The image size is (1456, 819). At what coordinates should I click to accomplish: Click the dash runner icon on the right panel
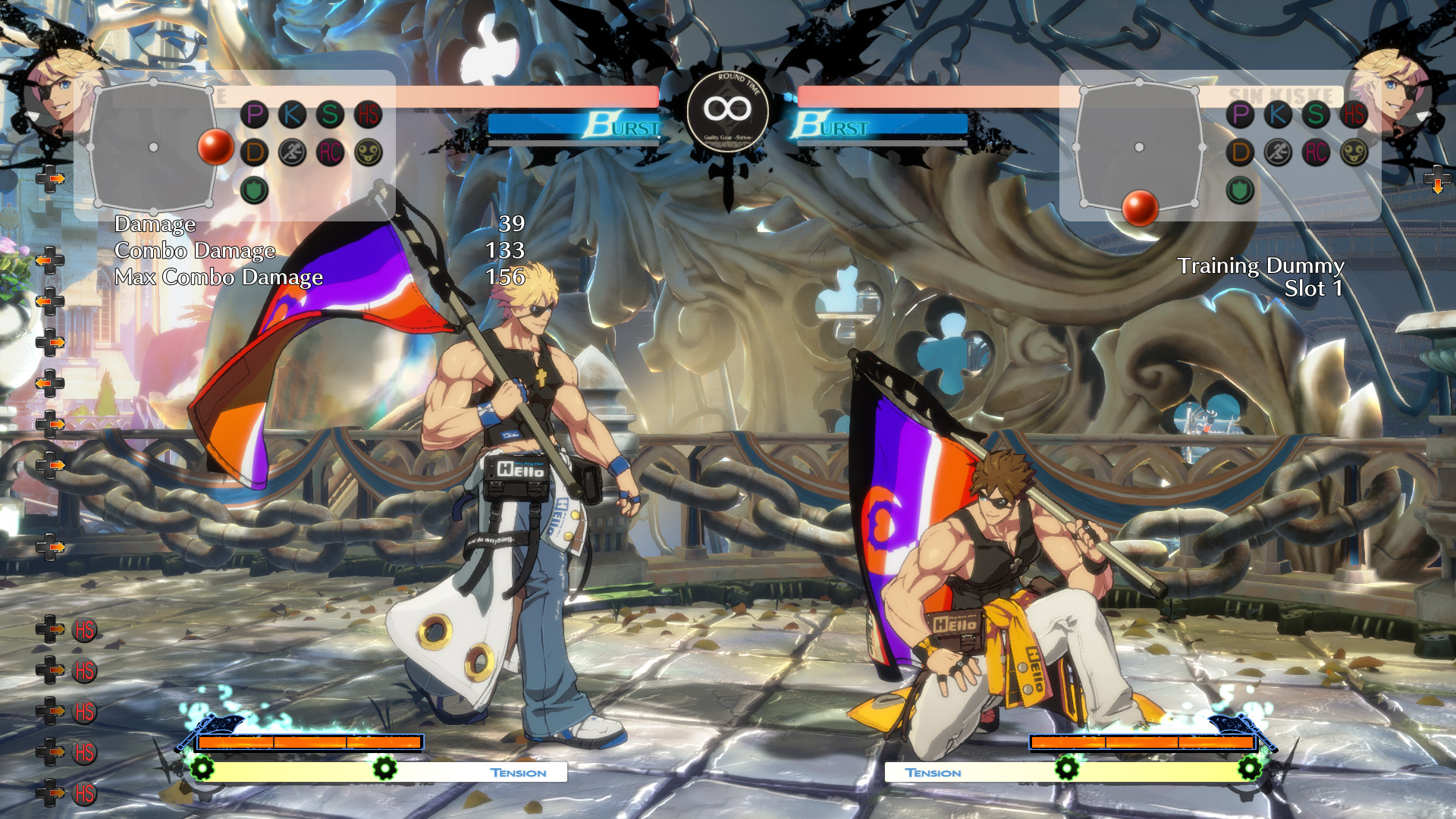point(1280,152)
